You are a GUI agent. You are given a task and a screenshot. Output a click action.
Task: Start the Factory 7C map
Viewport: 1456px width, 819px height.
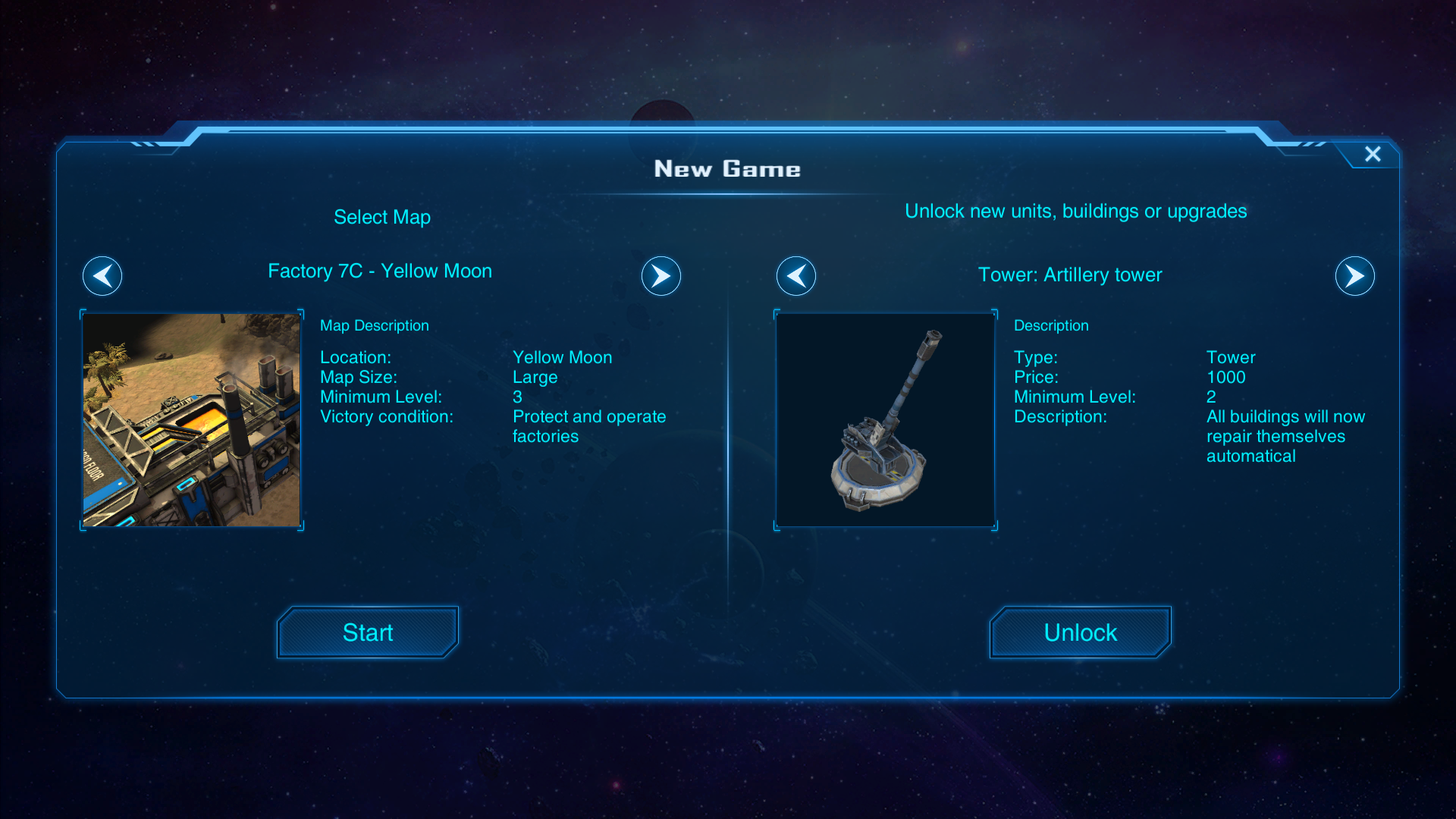pos(368,632)
